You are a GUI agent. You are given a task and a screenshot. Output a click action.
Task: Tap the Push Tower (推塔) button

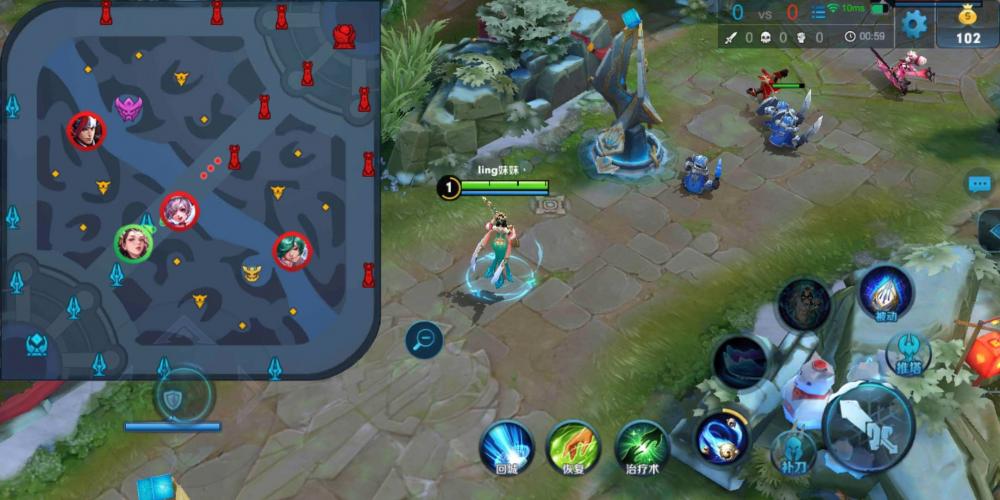coord(908,354)
